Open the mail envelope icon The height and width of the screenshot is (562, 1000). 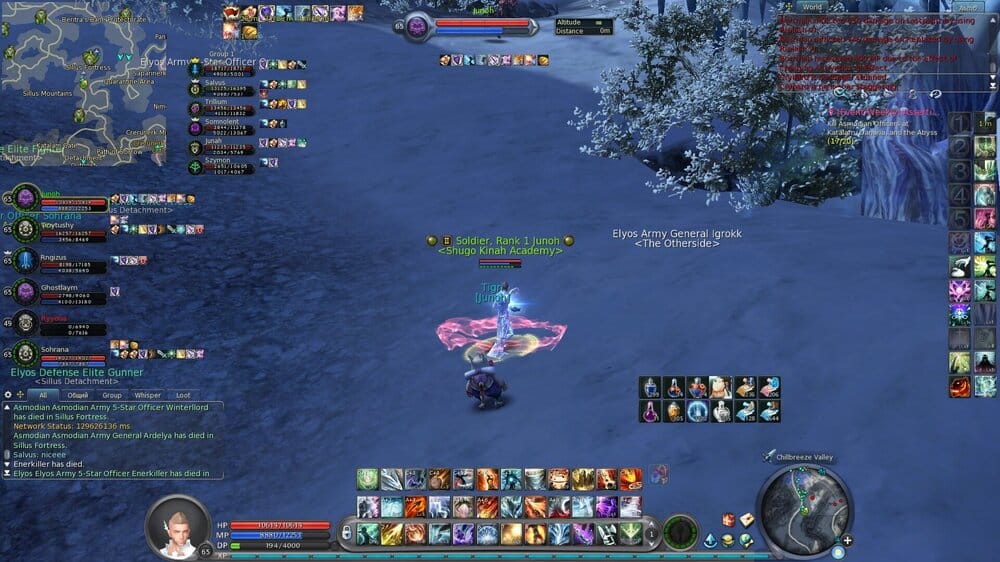745,520
